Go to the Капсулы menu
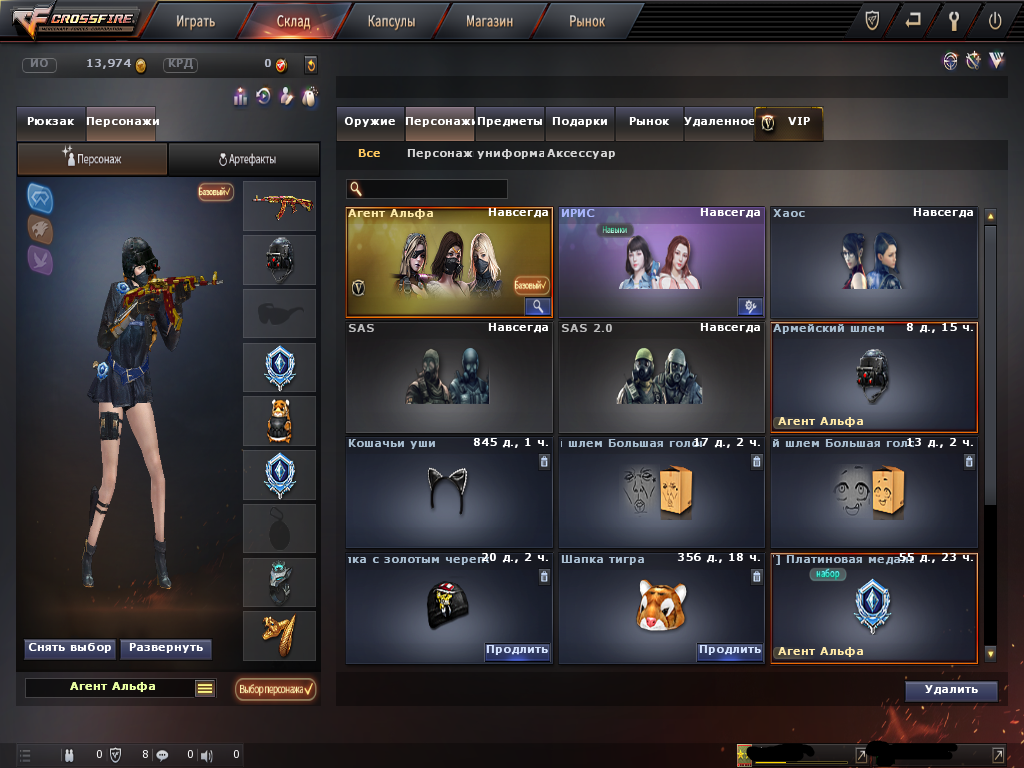Viewport: 1024px width, 768px height. coord(391,20)
